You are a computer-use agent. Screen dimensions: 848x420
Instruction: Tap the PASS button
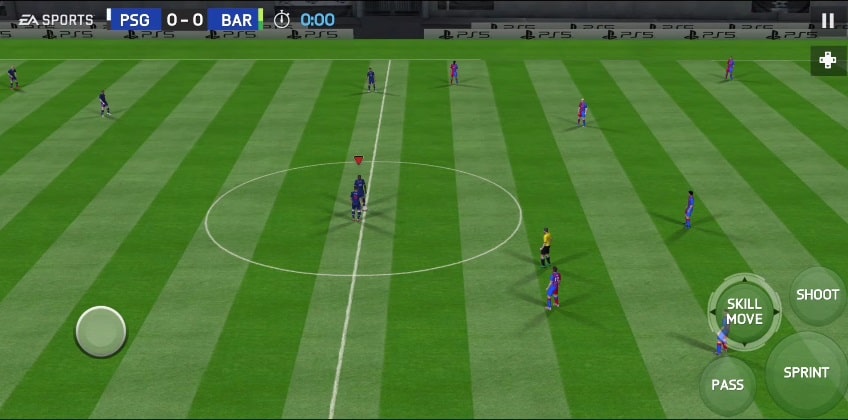[727, 385]
